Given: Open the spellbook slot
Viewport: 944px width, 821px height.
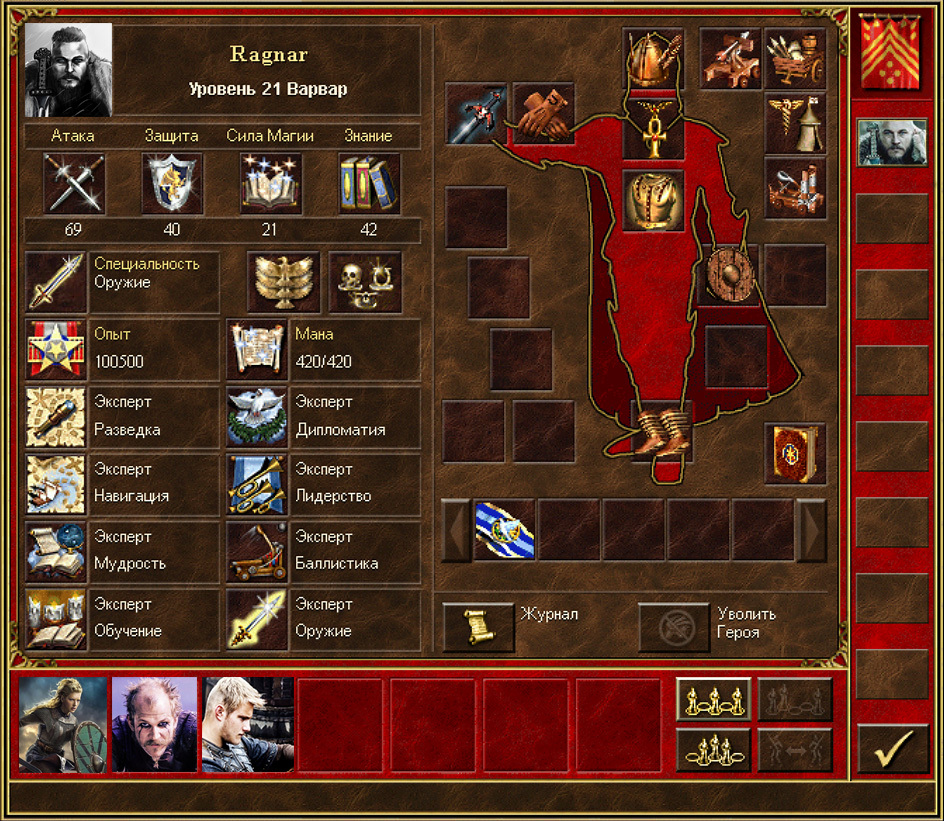Looking at the screenshot, I should (x=795, y=453).
